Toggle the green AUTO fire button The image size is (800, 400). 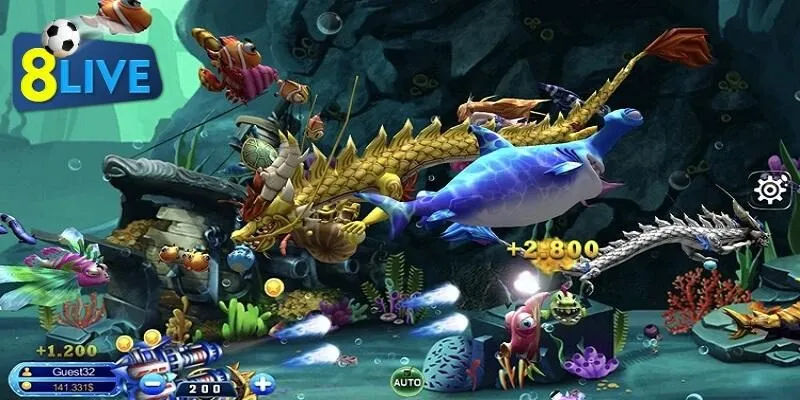406,381
